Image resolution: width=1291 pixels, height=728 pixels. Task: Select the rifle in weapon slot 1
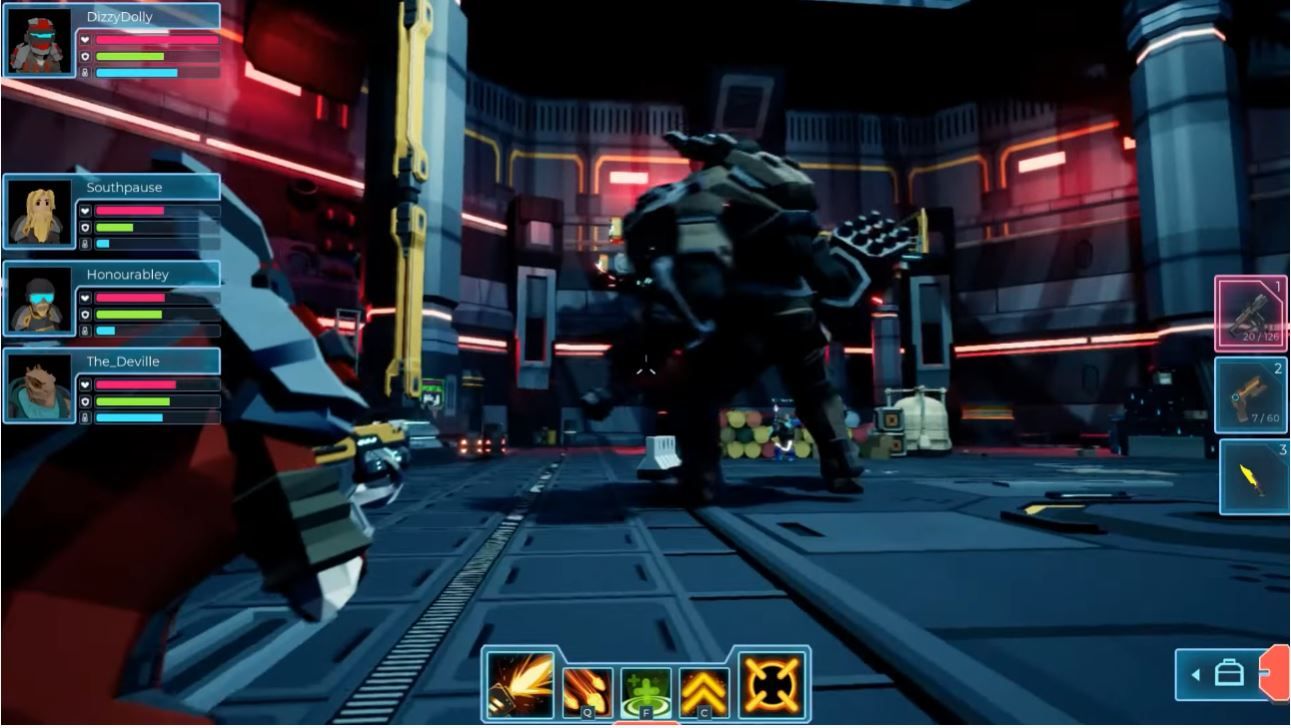click(1250, 314)
